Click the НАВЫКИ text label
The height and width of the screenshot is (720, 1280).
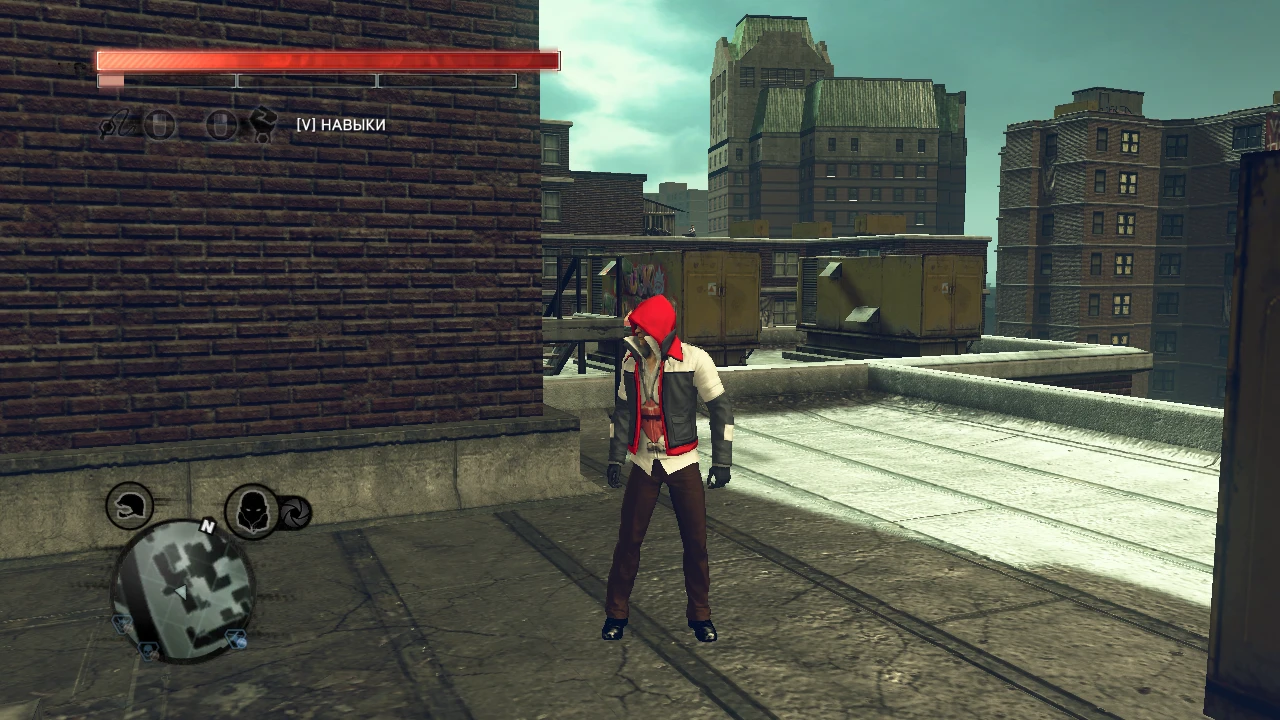coord(352,125)
